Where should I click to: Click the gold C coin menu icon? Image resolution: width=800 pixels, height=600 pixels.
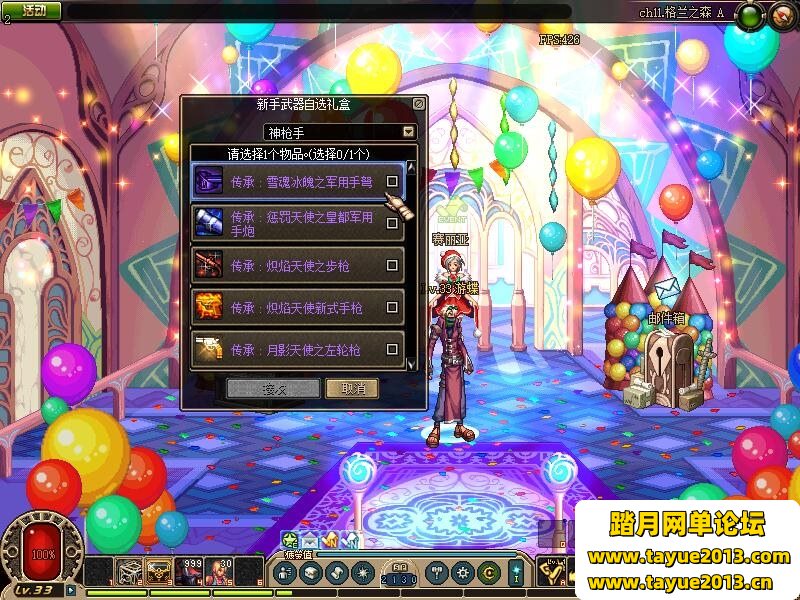click(x=489, y=573)
